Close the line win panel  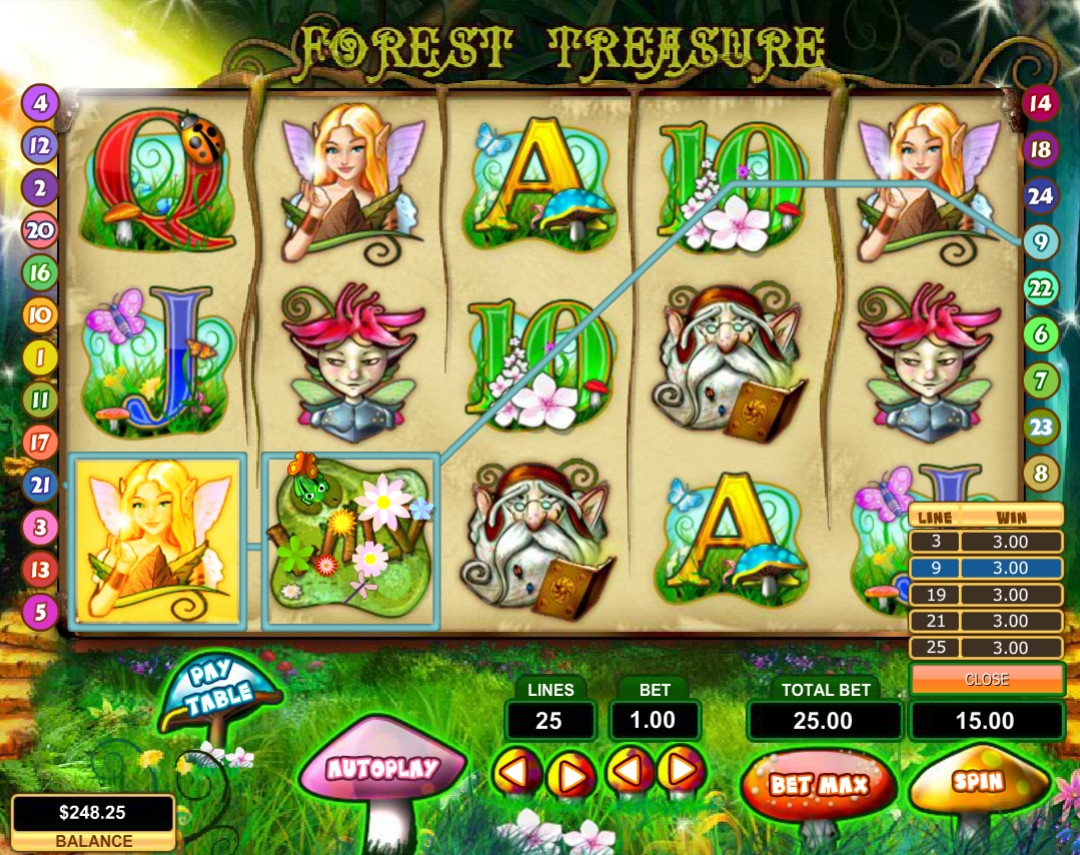[x=986, y=679]
